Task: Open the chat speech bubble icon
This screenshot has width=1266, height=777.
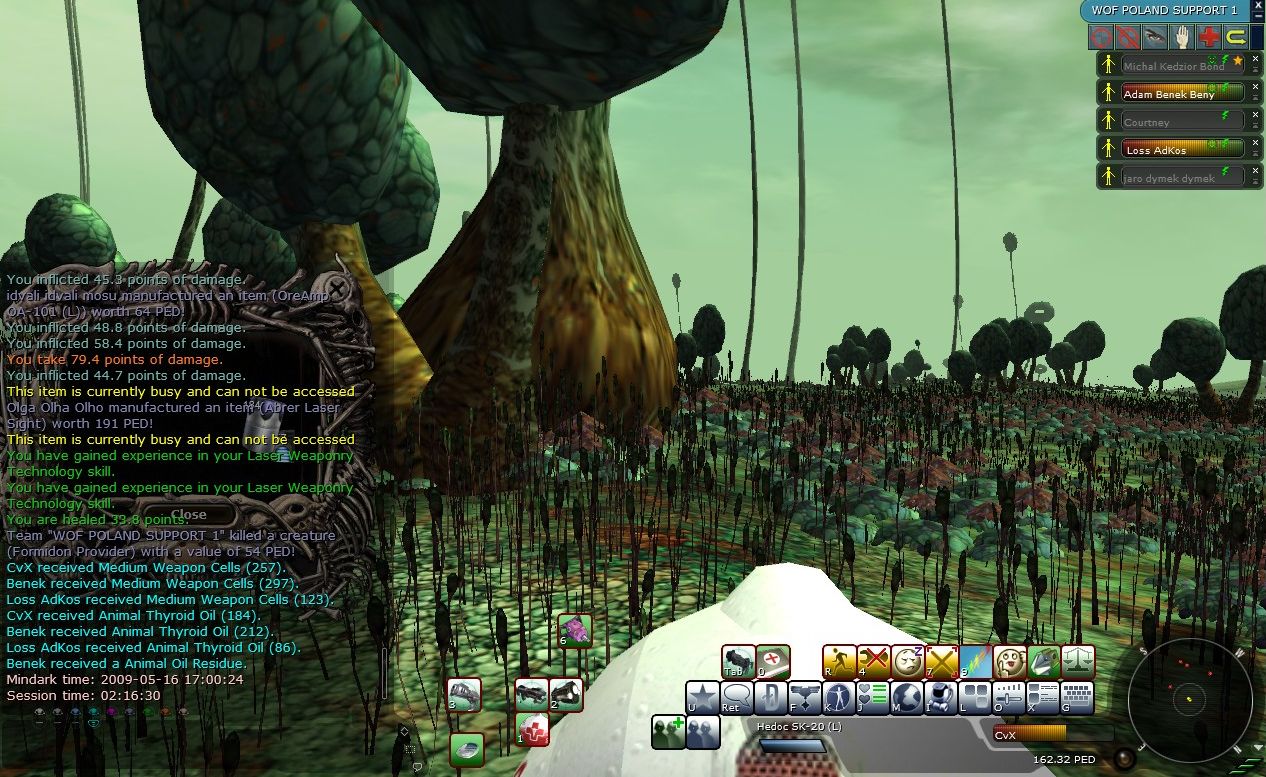Action: point(737,697)
